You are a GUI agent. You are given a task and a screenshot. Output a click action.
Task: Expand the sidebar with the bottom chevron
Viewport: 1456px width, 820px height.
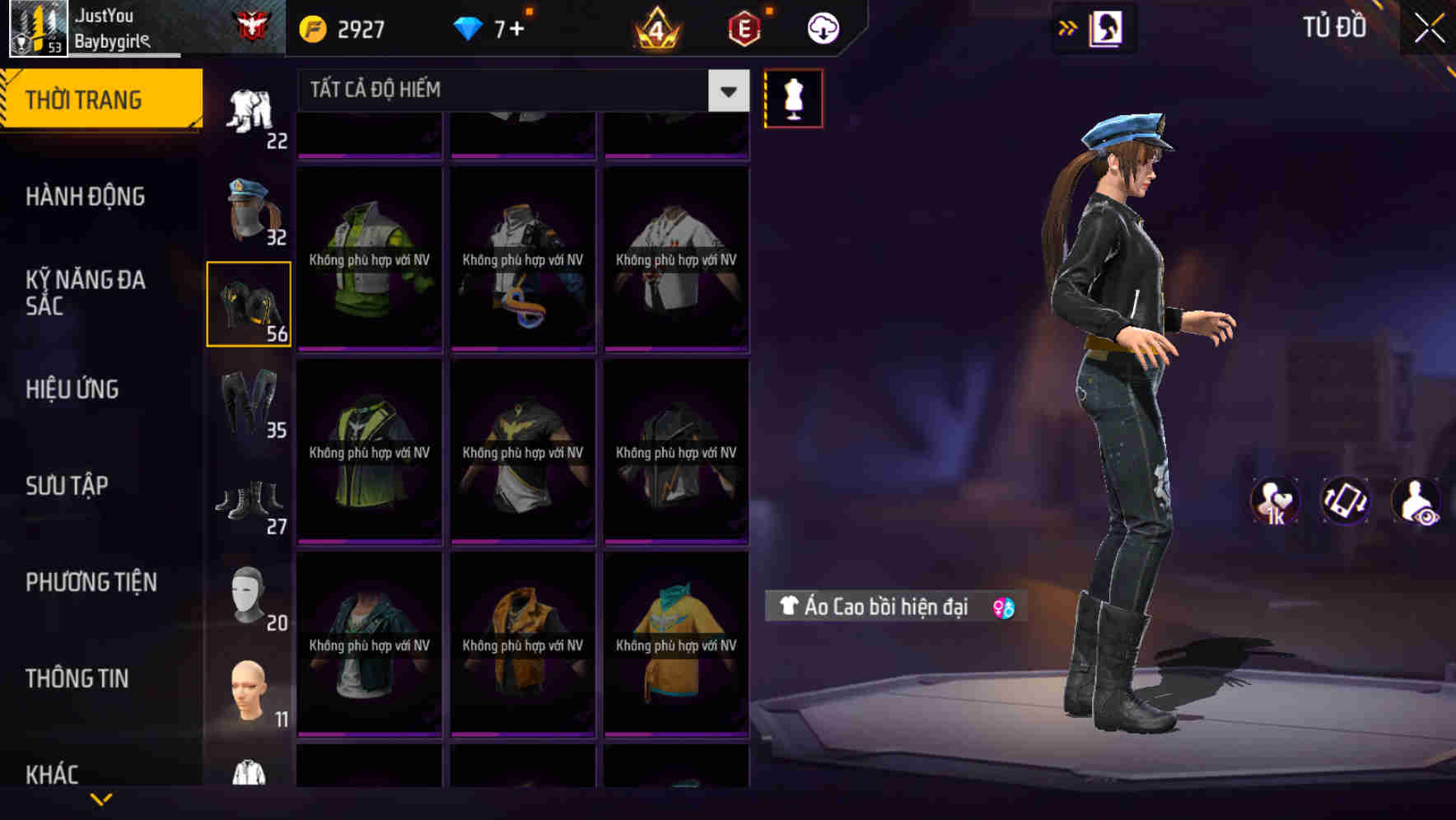point(101,800)
